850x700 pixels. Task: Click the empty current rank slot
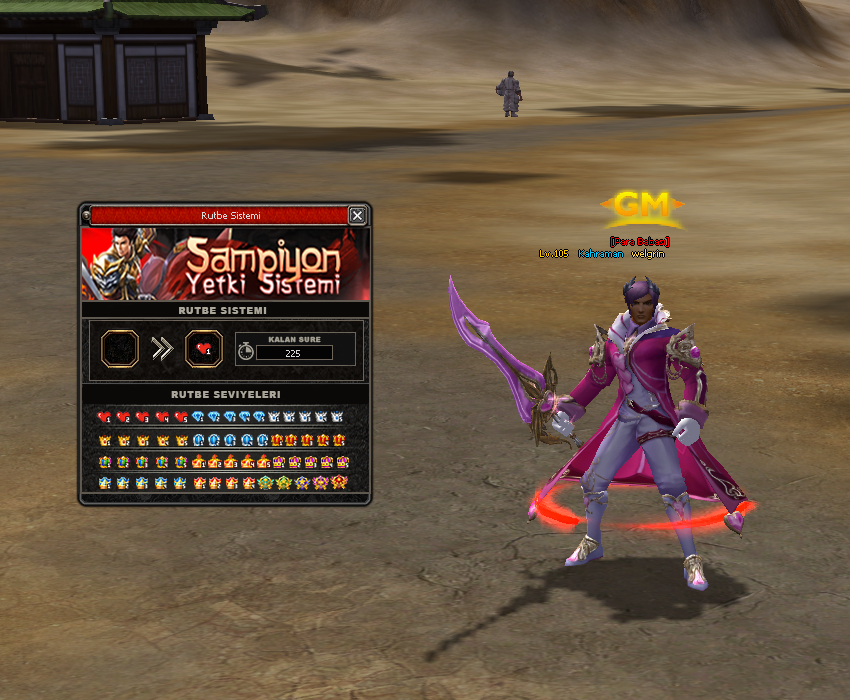click(x=120, y=349)
